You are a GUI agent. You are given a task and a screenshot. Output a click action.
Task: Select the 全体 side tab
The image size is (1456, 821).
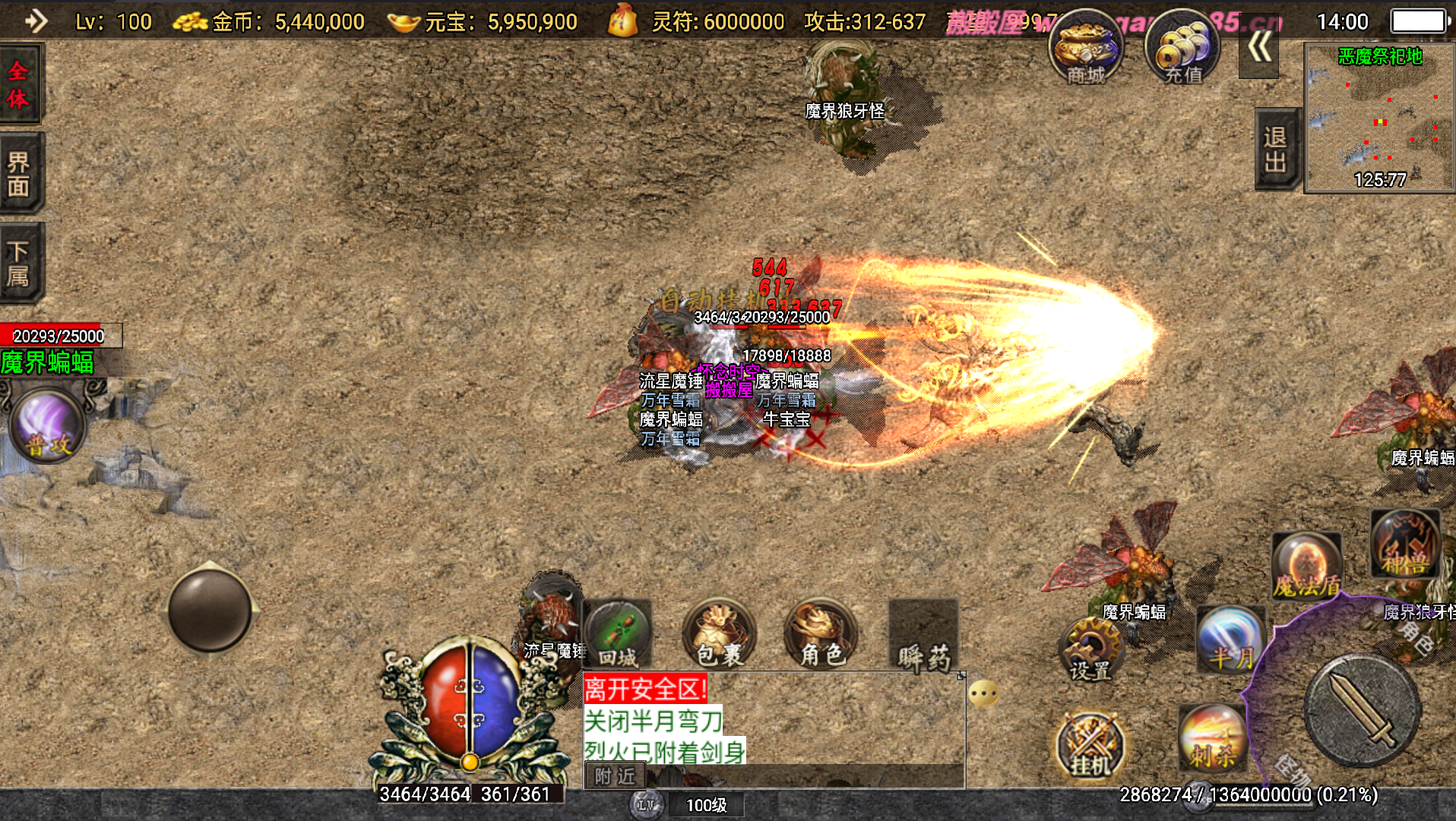[19, 84]
